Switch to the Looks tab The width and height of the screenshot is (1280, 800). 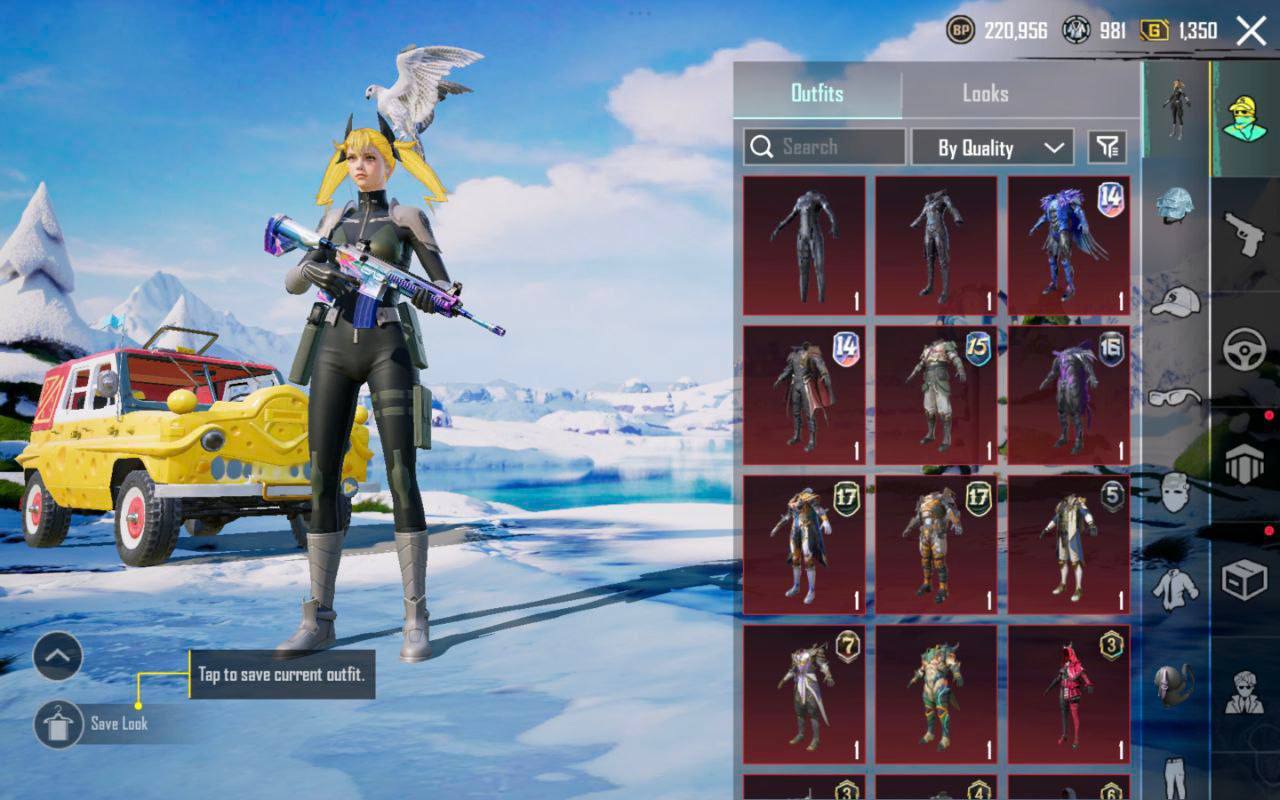coord(985,93)
